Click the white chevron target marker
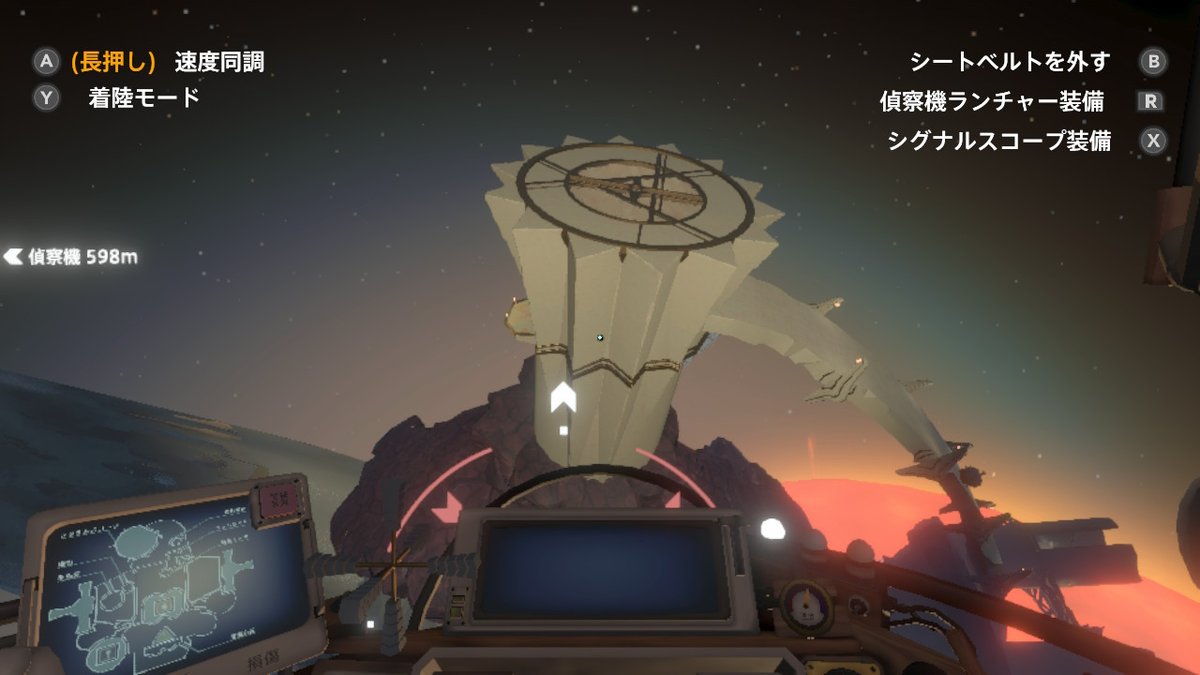This screenshot has width=1200, height=675. tap(563, 397)
